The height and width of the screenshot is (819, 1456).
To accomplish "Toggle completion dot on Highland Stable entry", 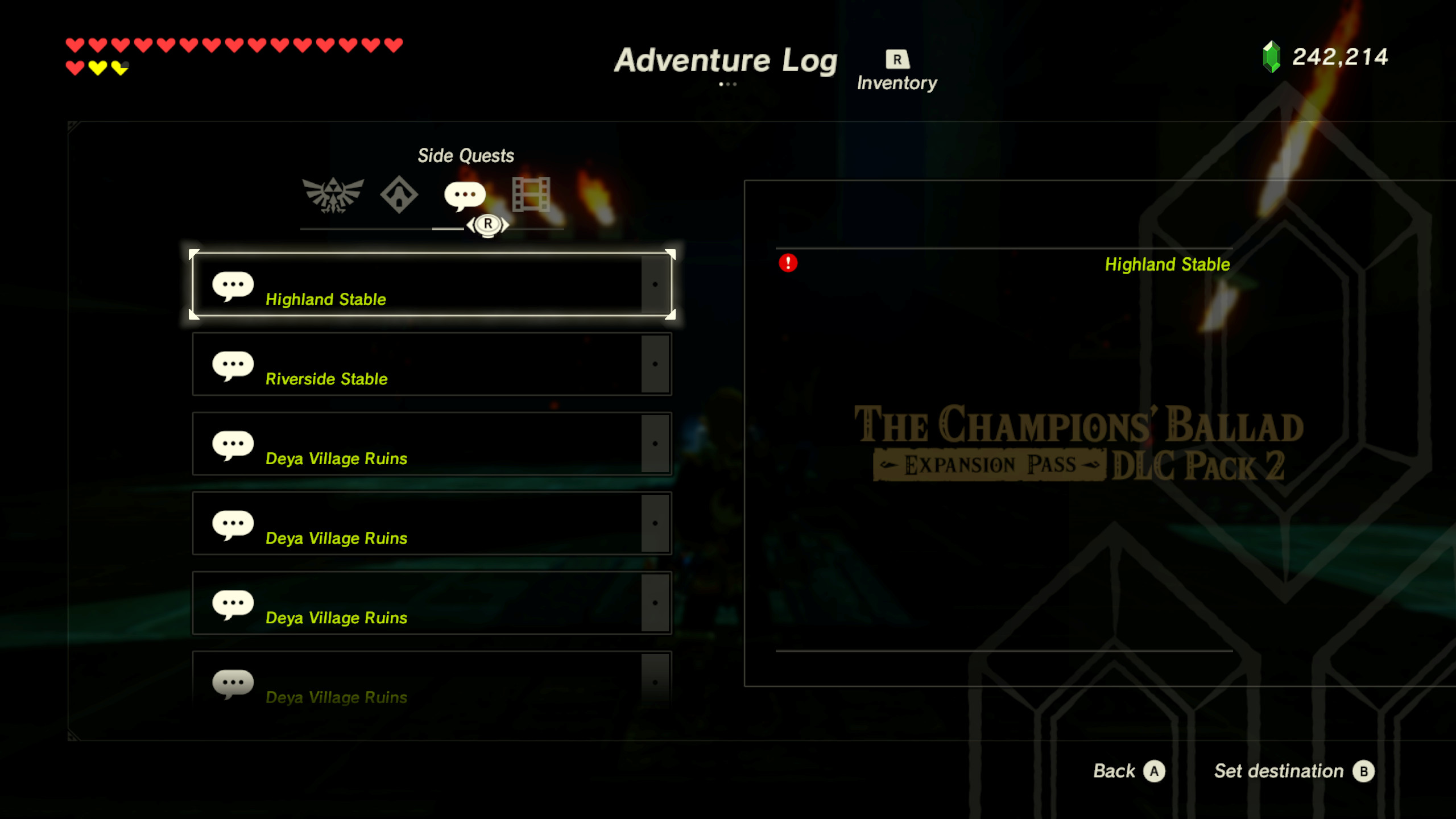I will 655,284.
